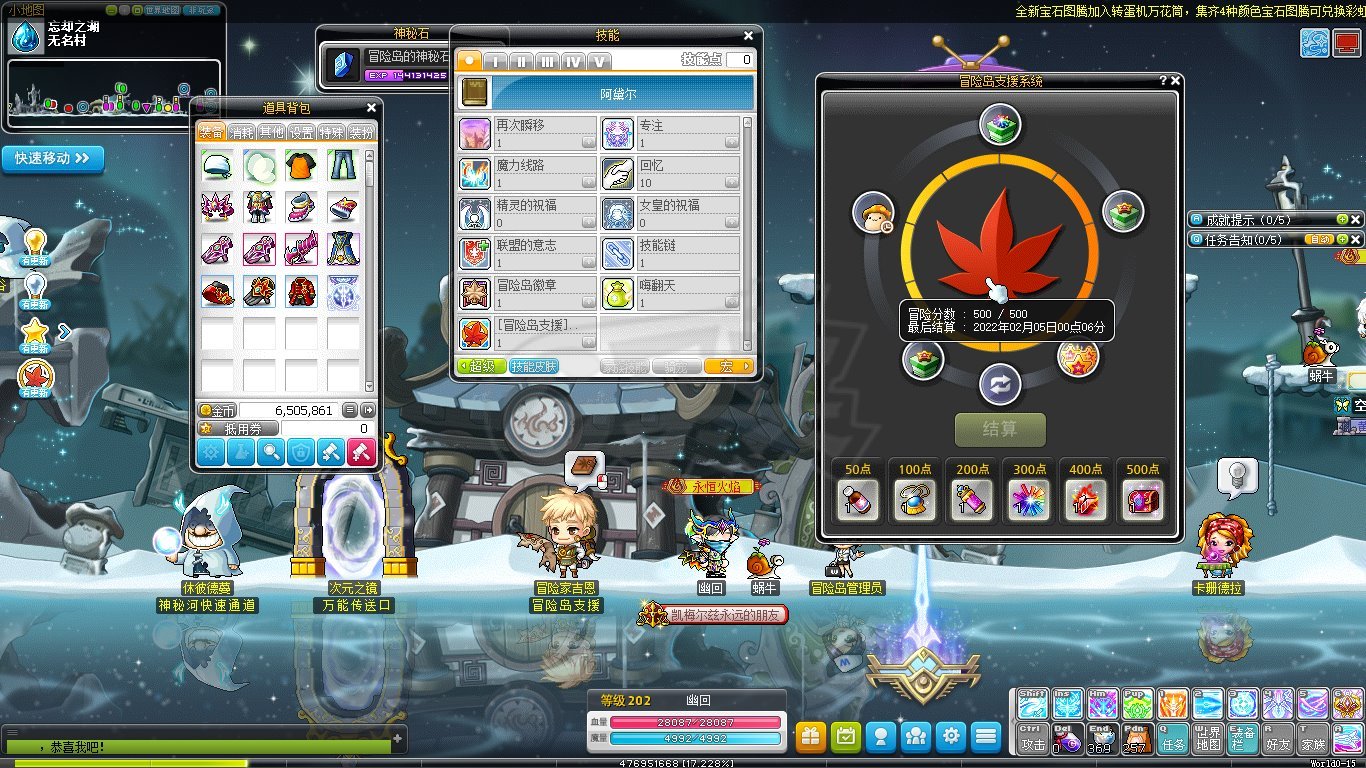Close the 技能 skill window
The width and height of the screenshot is (1366, 768).
click(748, 36)
